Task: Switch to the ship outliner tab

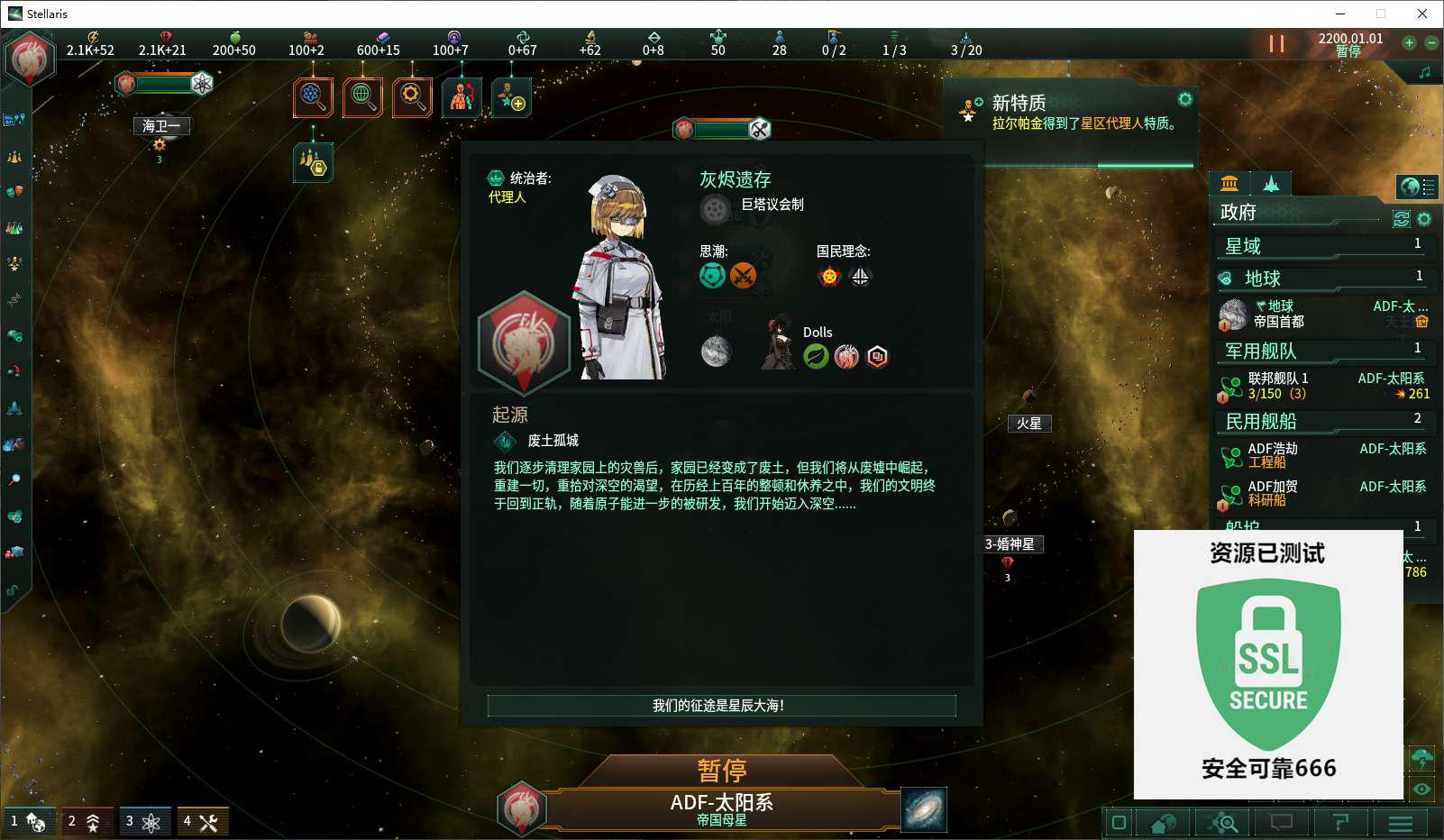Action: click(1271, 184)
